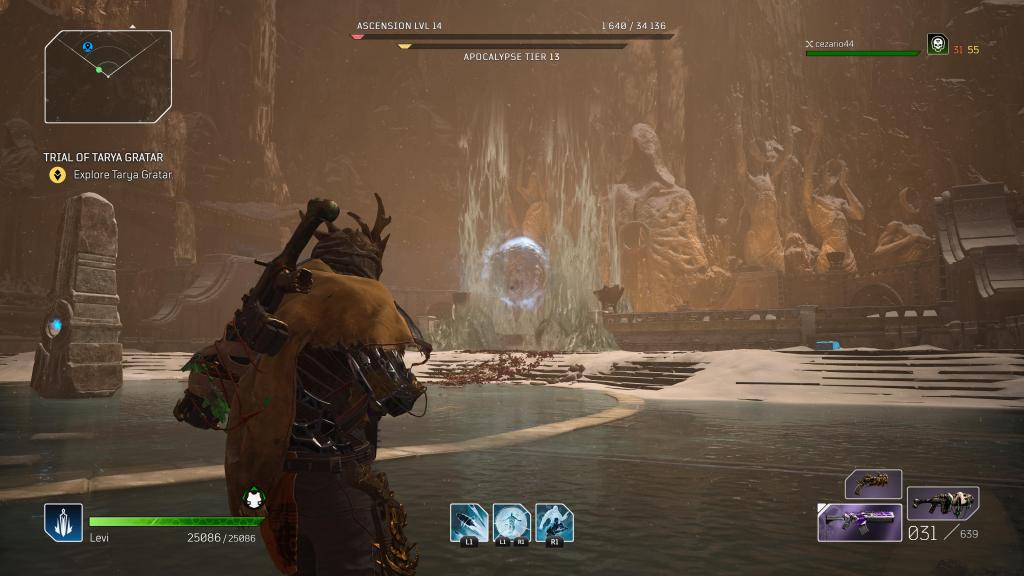Click the minimap in the corner
The width and height of the screenshot is (1024, 576).
[x=108, y=76]
